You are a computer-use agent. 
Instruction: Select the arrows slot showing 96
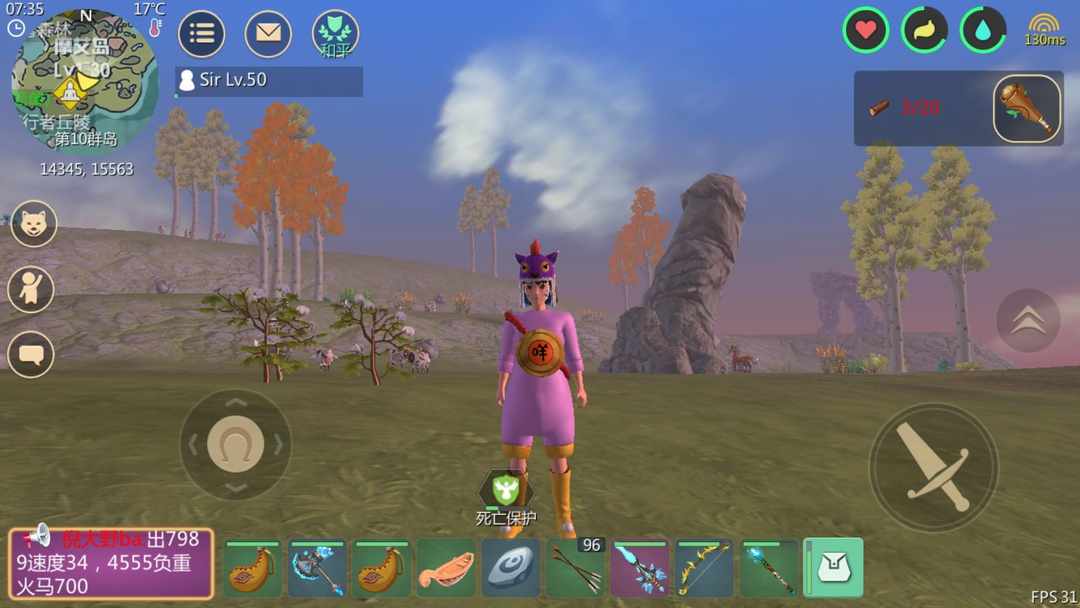coord(575,569)
